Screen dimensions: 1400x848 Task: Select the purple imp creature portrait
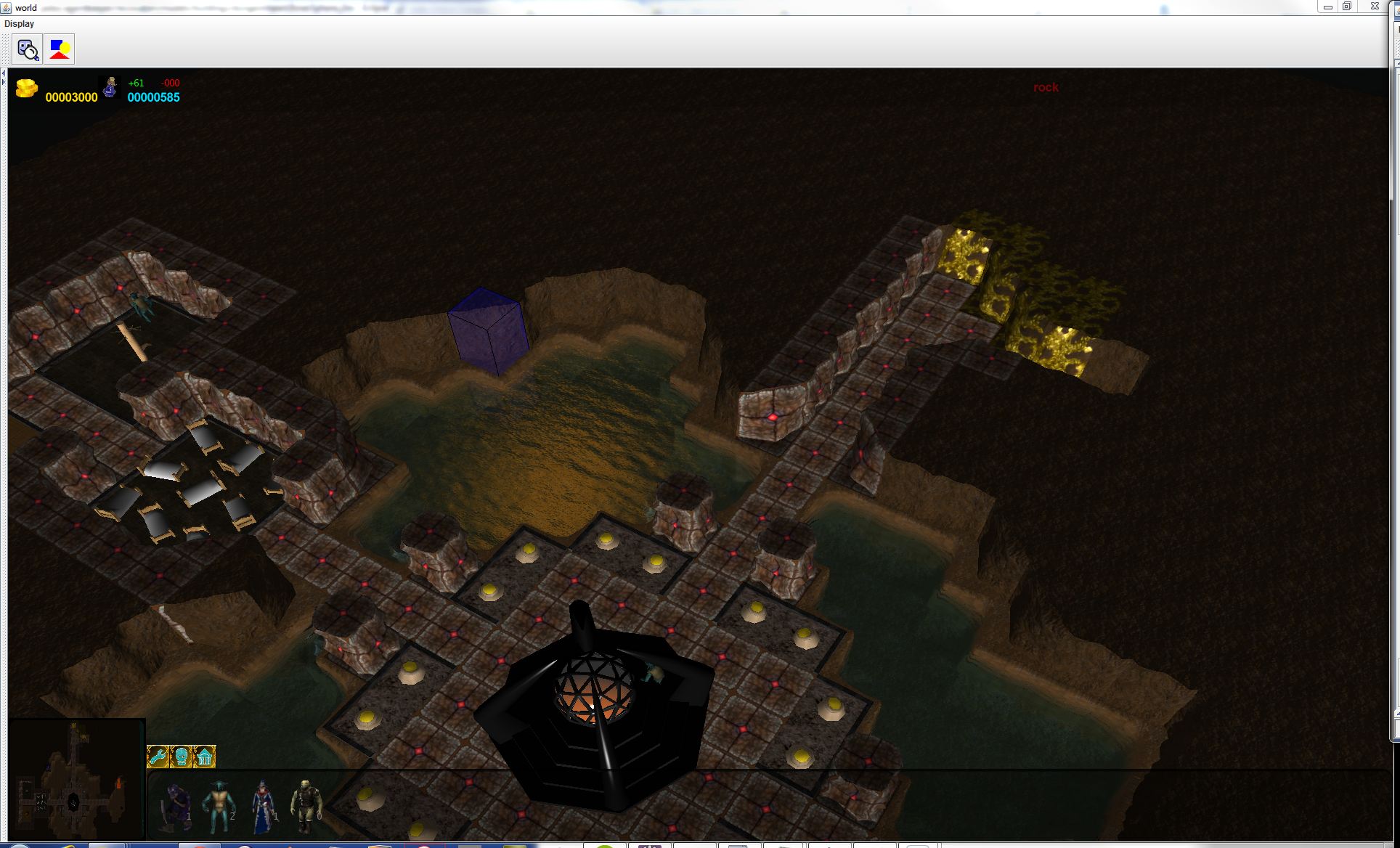pos(176,806)
